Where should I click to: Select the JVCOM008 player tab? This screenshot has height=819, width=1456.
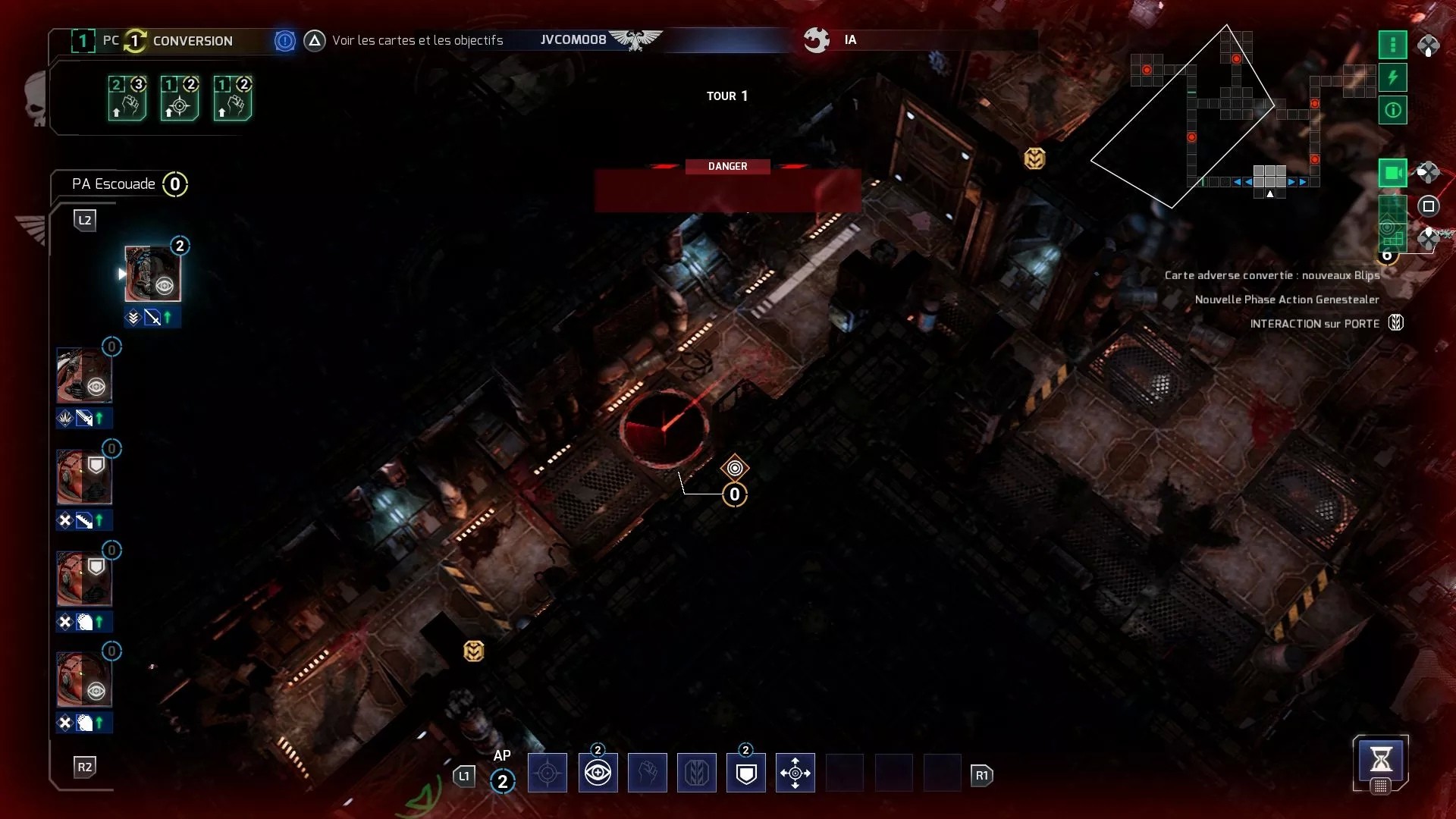pyautogui.click(x=573, y=39)
